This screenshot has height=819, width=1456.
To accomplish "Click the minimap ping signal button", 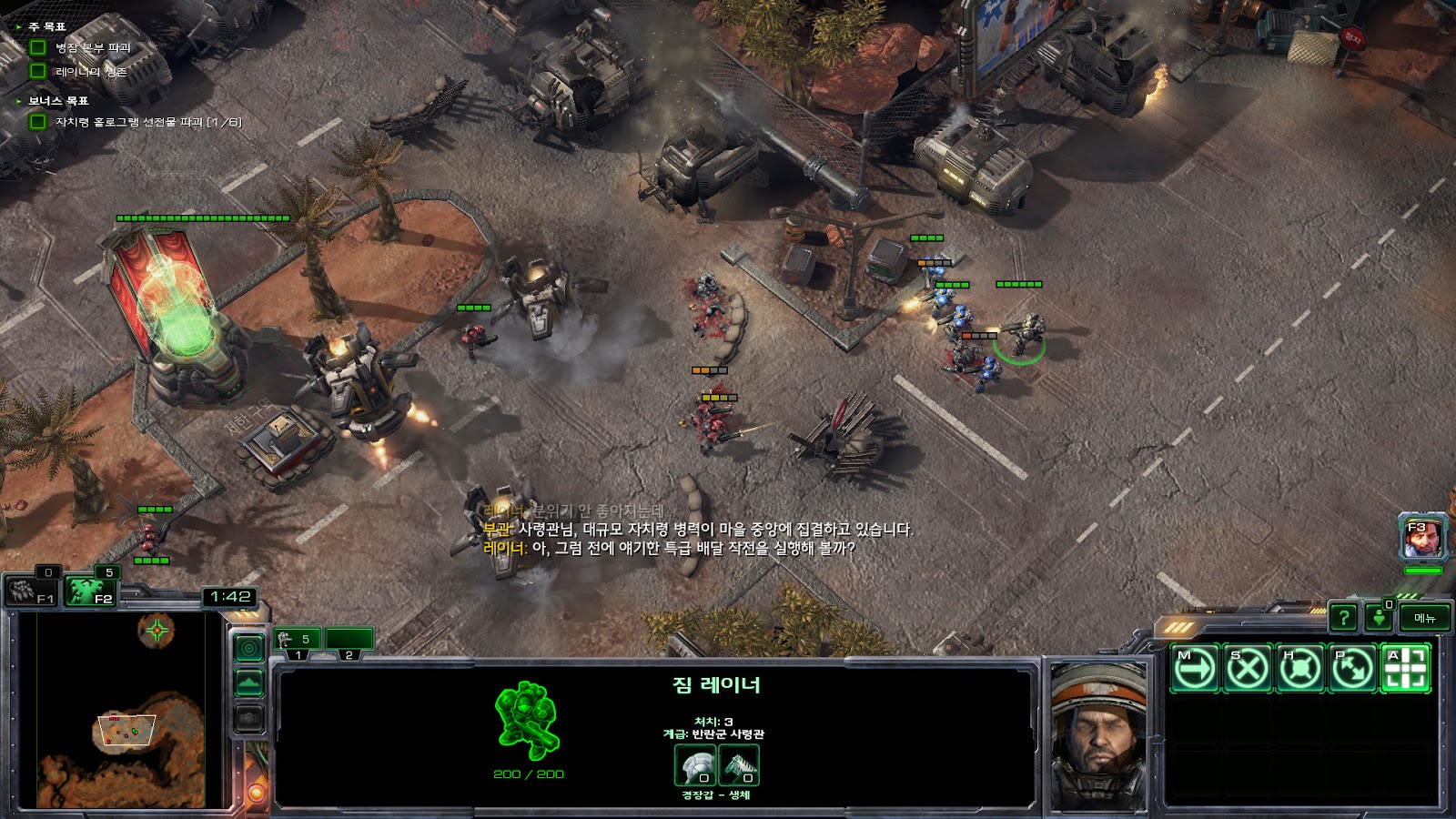I will tap(249, 648).
